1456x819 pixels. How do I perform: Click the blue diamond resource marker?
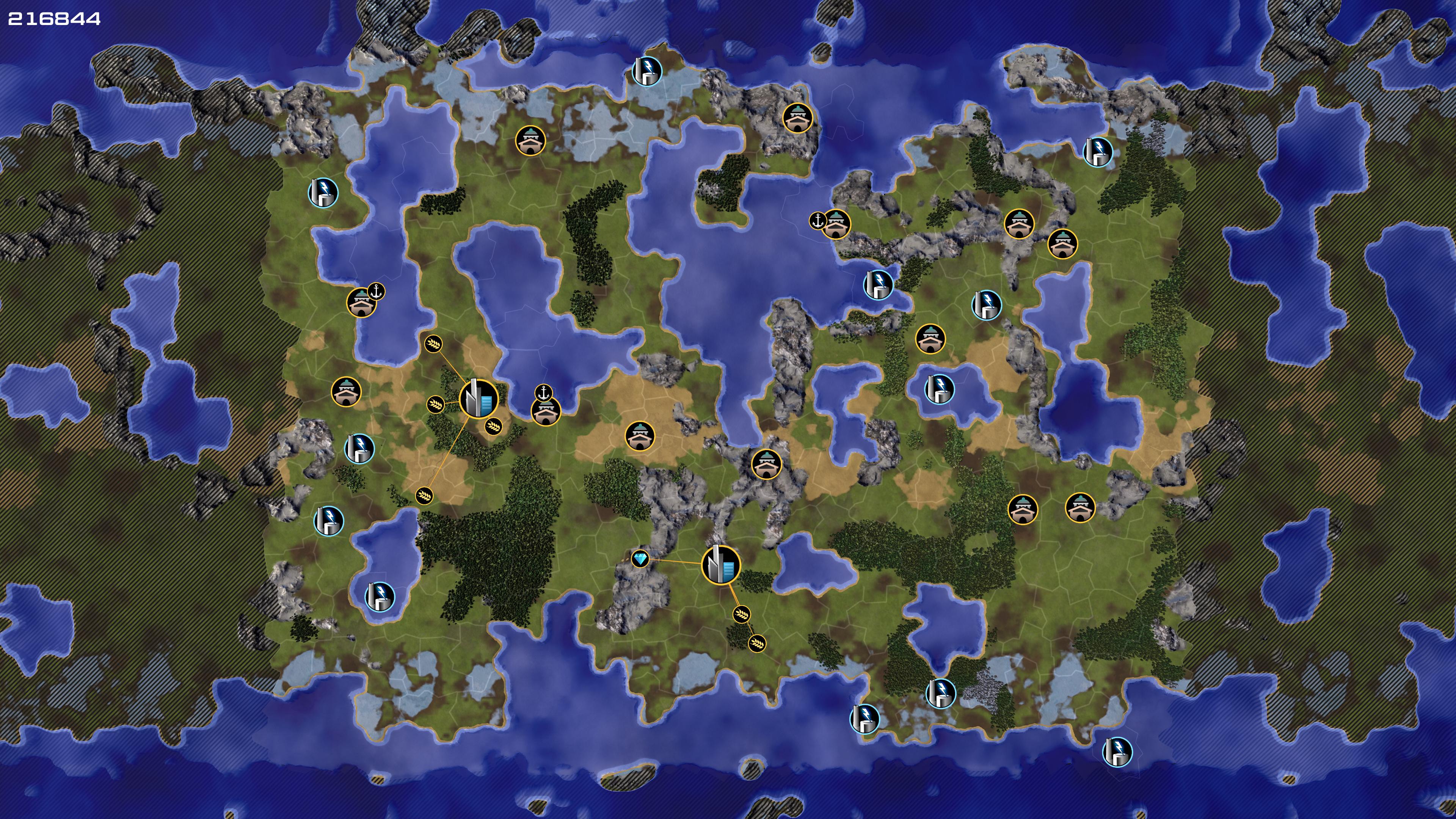pyautogui.click(x=640, y=559)
